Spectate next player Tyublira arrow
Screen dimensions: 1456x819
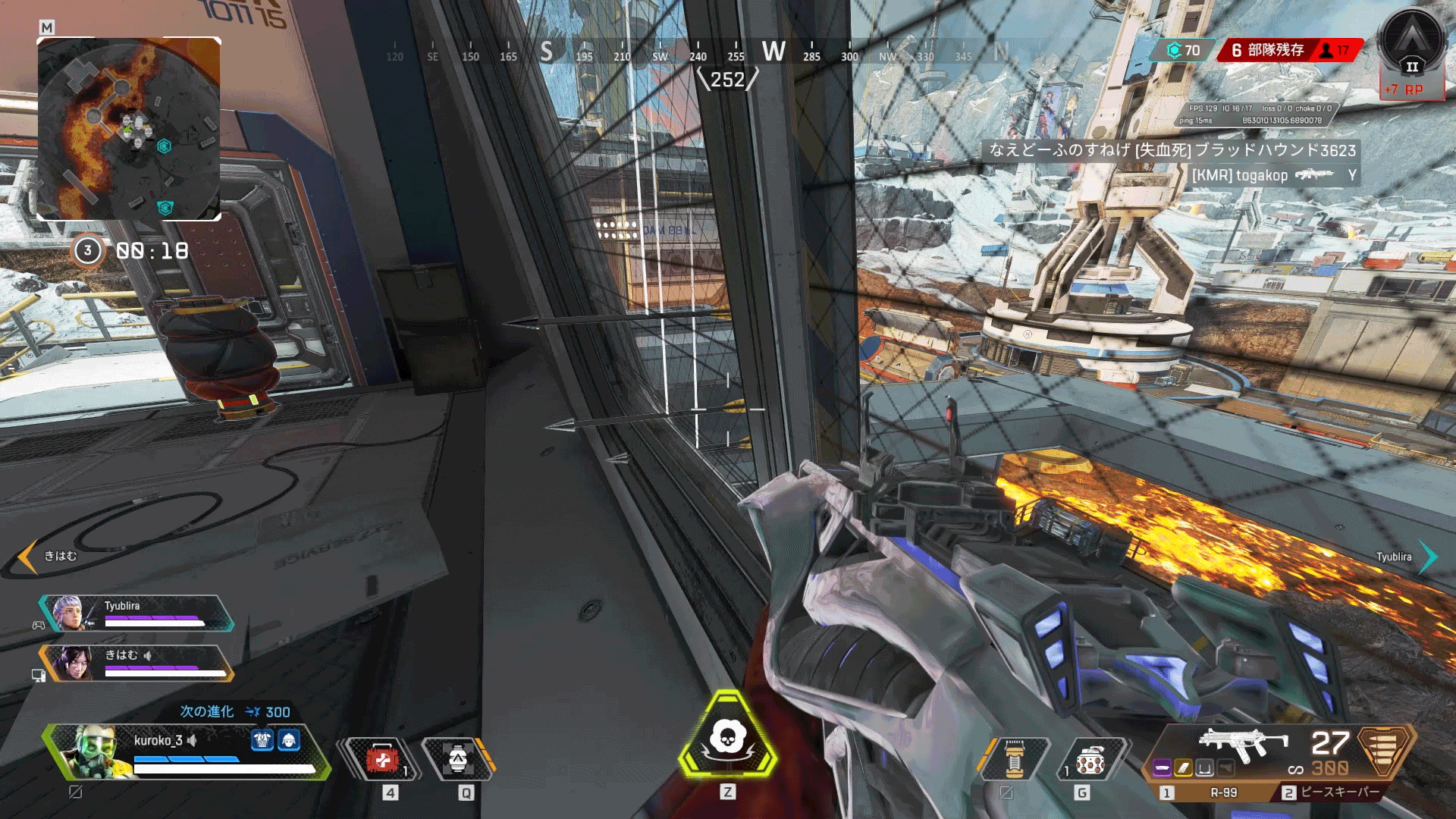[1428, 557]
